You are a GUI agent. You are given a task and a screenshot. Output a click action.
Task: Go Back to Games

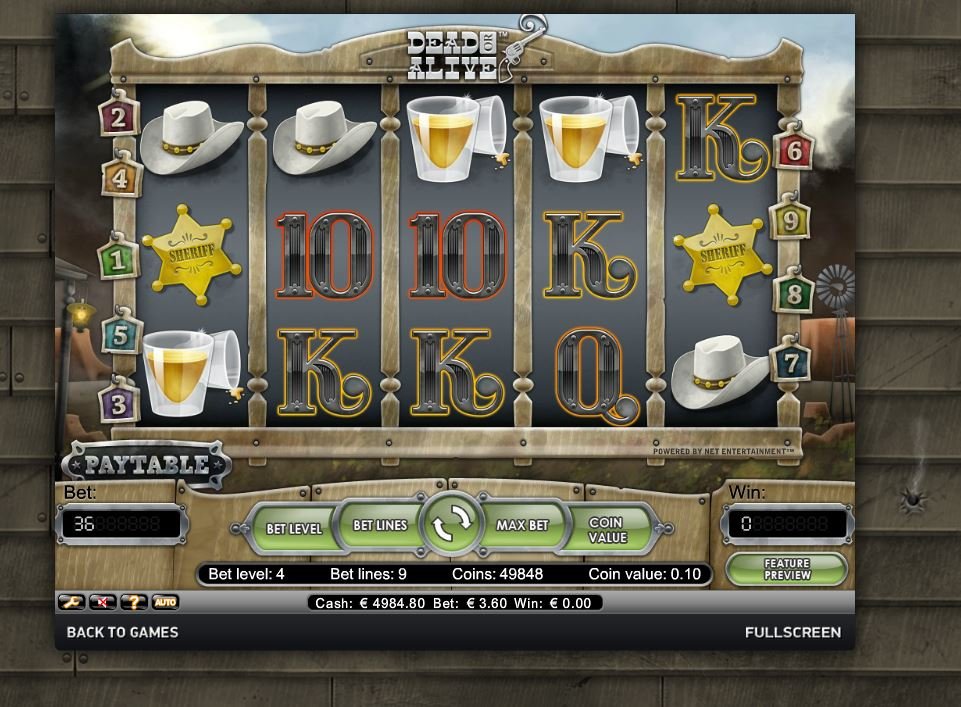click(x=122, y=632)
